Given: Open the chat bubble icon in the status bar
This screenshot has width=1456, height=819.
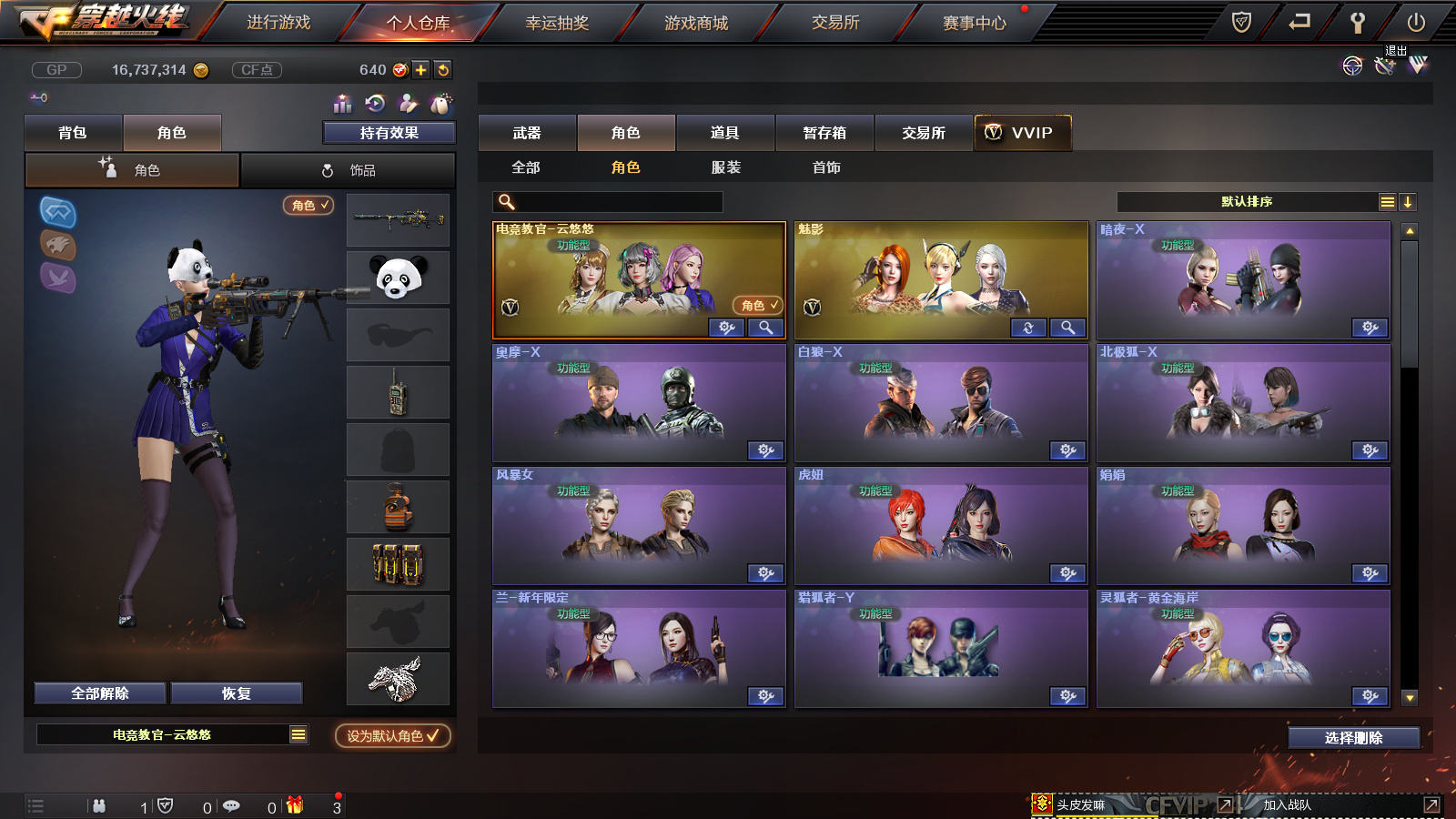Looking at the screenshot, I should (x=232, y=805).
